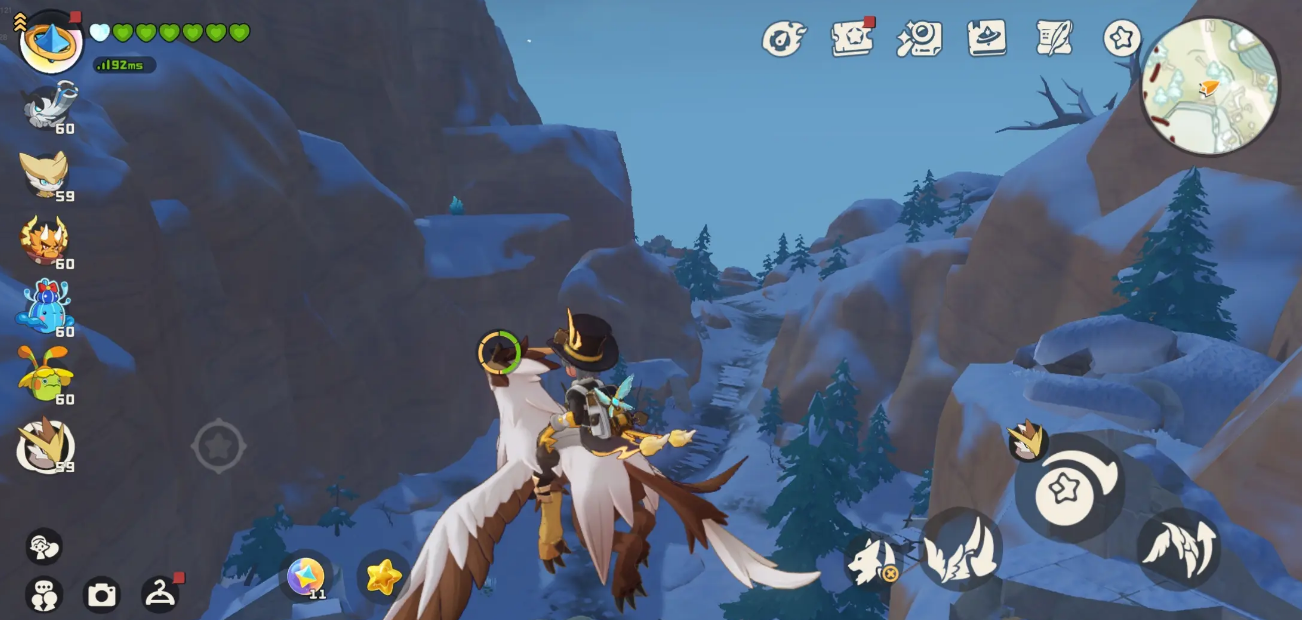The width and height of the screenshot is (1302, 620).
Task: Open the hanger wardrobe icon
Action: tap(160, 594)
